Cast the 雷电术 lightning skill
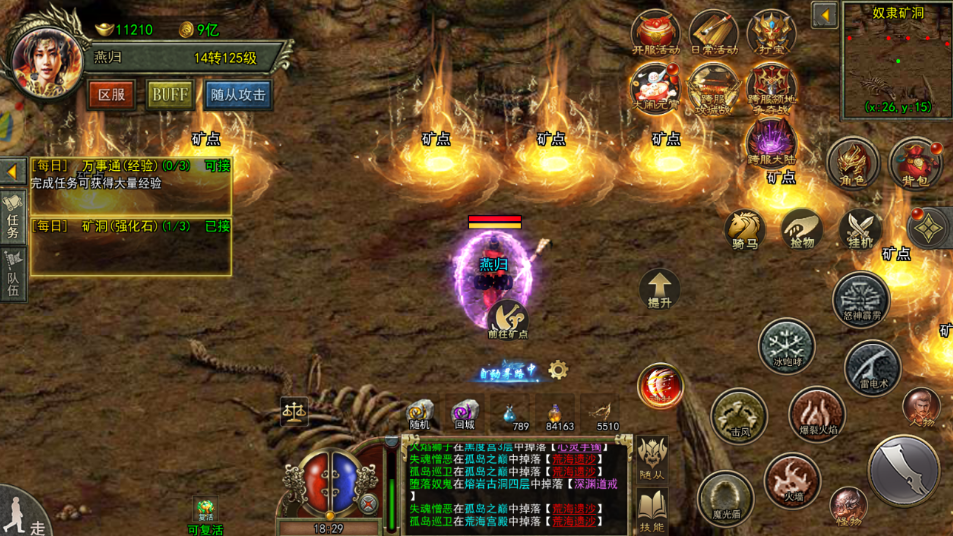Screen dimensions: 953x536 tap(872, 368)
